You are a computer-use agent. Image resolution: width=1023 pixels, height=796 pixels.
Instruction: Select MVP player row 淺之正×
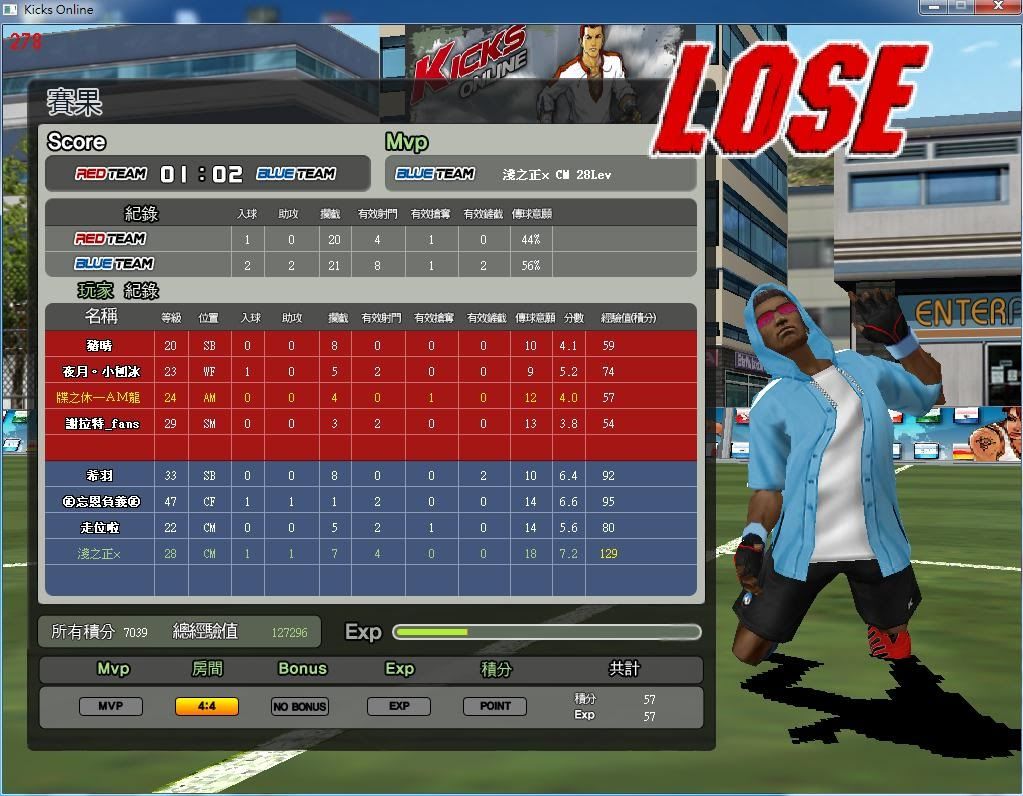100,554
